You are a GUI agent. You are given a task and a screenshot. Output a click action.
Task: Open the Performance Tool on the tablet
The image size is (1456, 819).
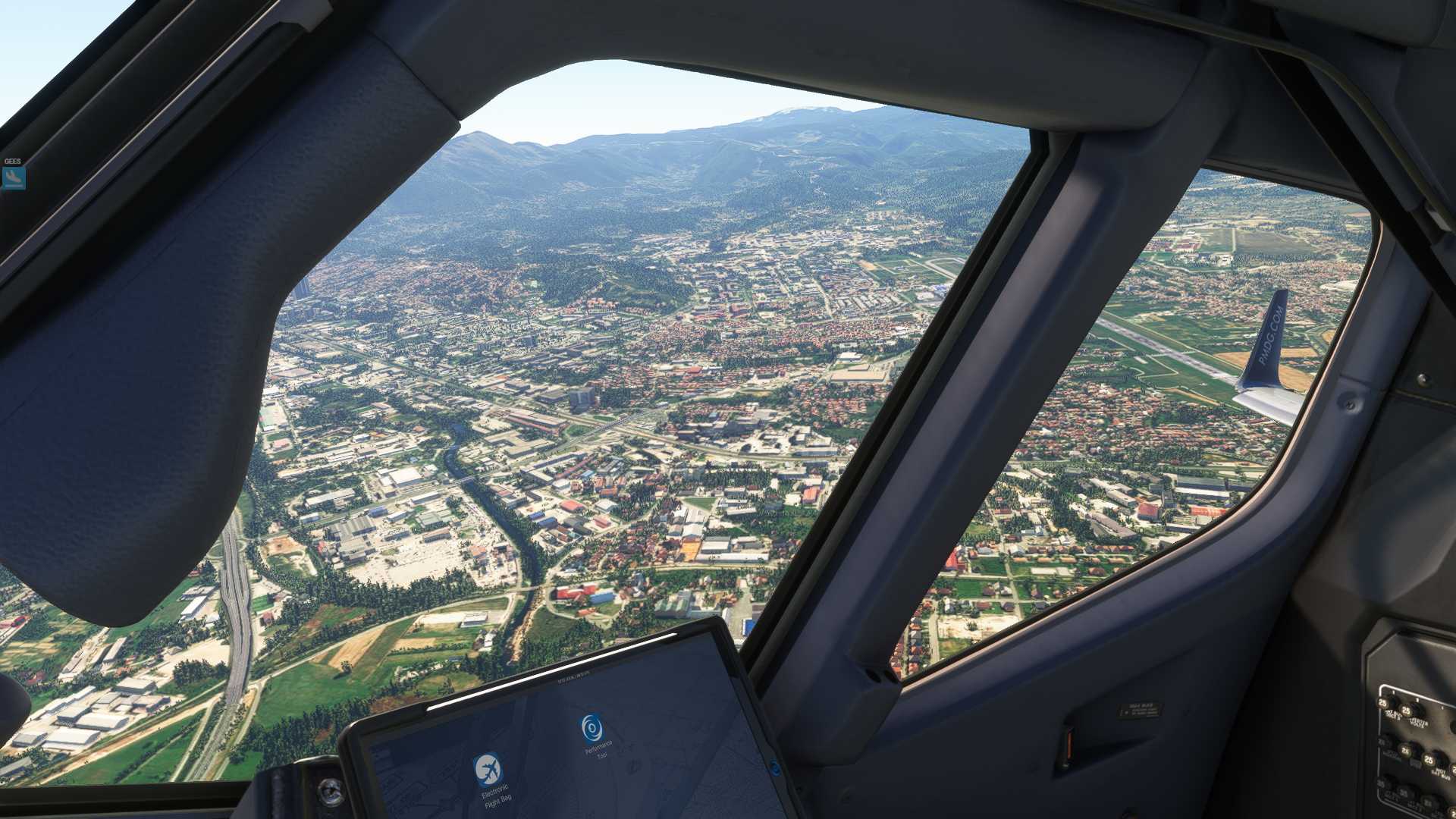[x=592, y=727]
